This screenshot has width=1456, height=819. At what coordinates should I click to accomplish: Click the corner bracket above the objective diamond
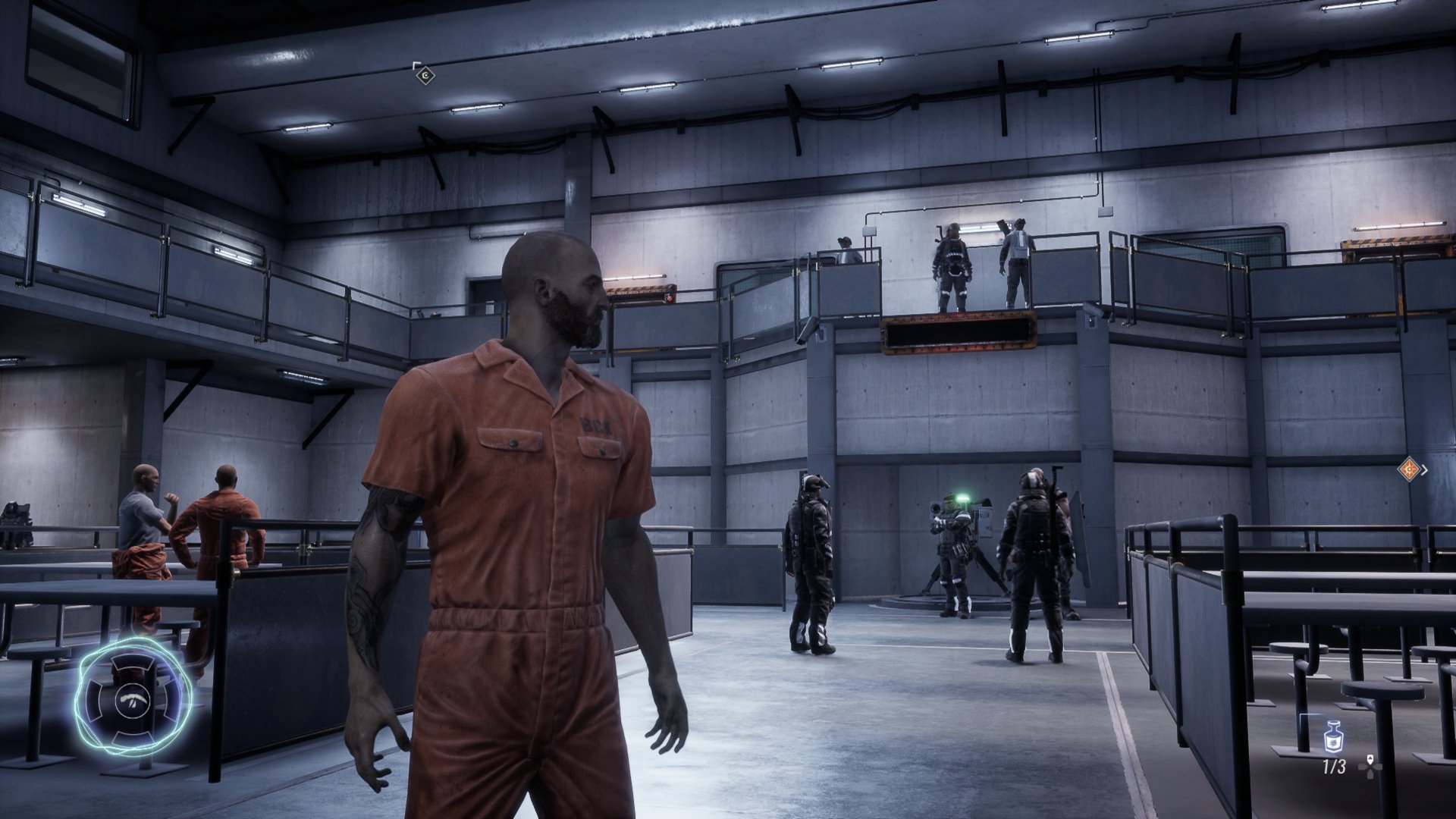click(x=416, y=64)
